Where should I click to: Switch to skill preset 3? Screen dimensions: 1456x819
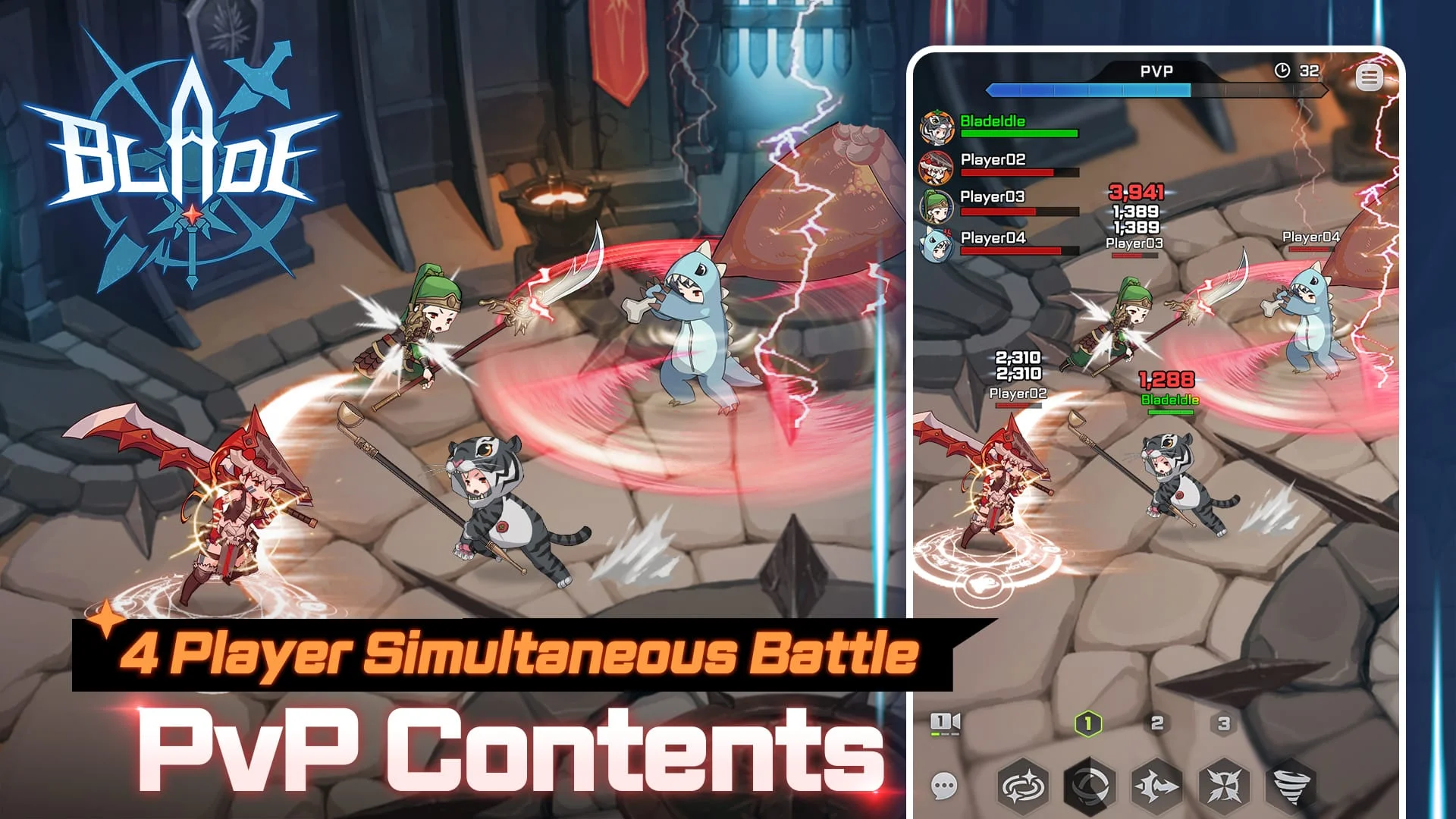(x=1222, y=724)
